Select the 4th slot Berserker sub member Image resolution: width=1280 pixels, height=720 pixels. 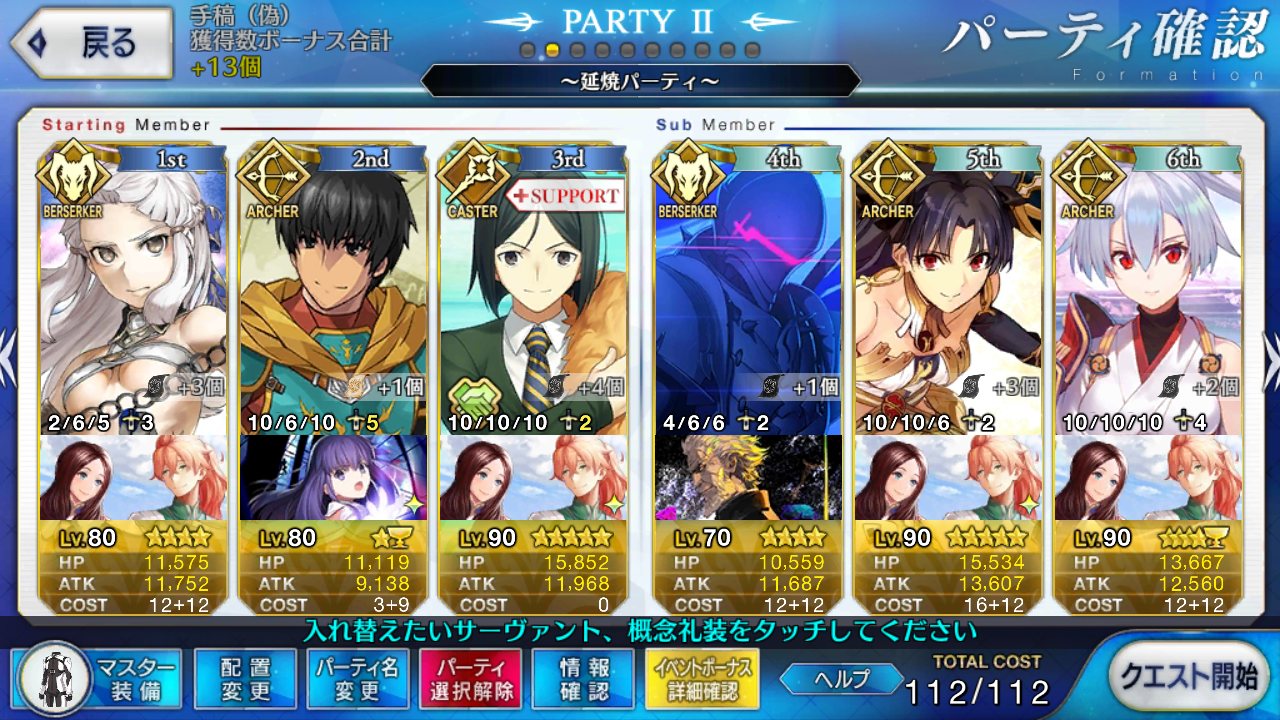(747, 290)
